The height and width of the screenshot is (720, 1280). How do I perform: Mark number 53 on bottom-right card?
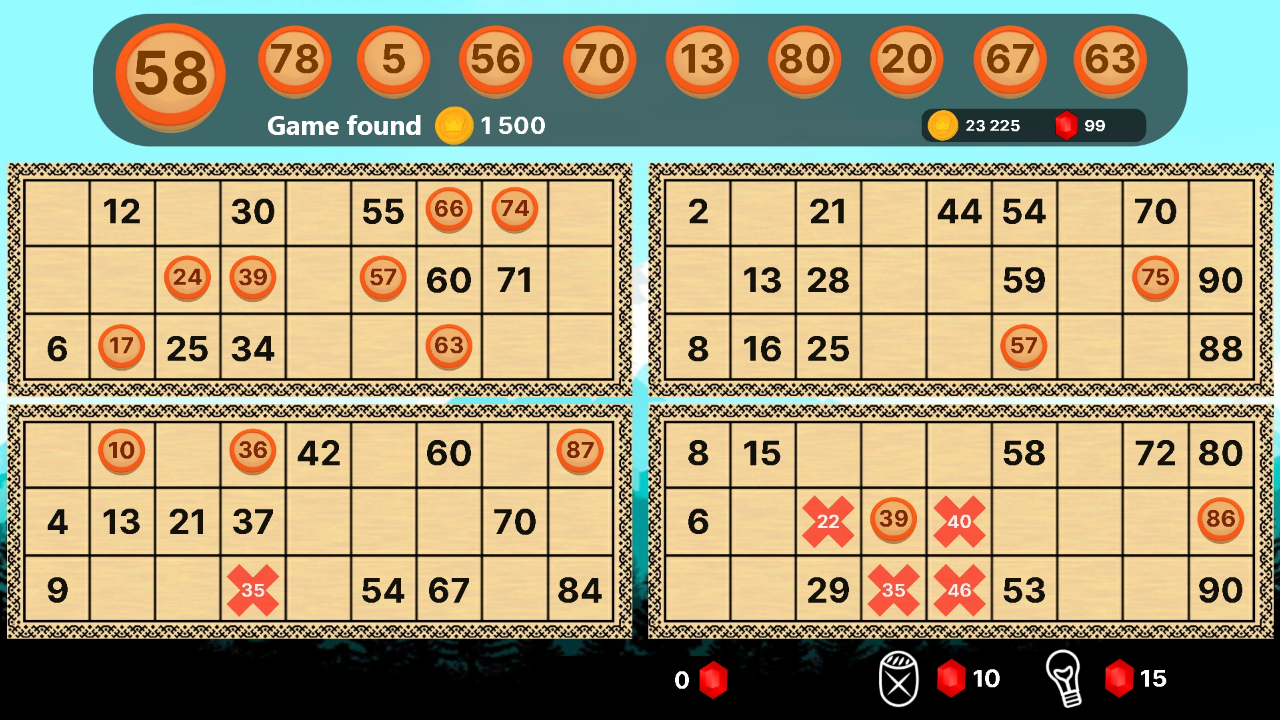(x=1024, y=591)
